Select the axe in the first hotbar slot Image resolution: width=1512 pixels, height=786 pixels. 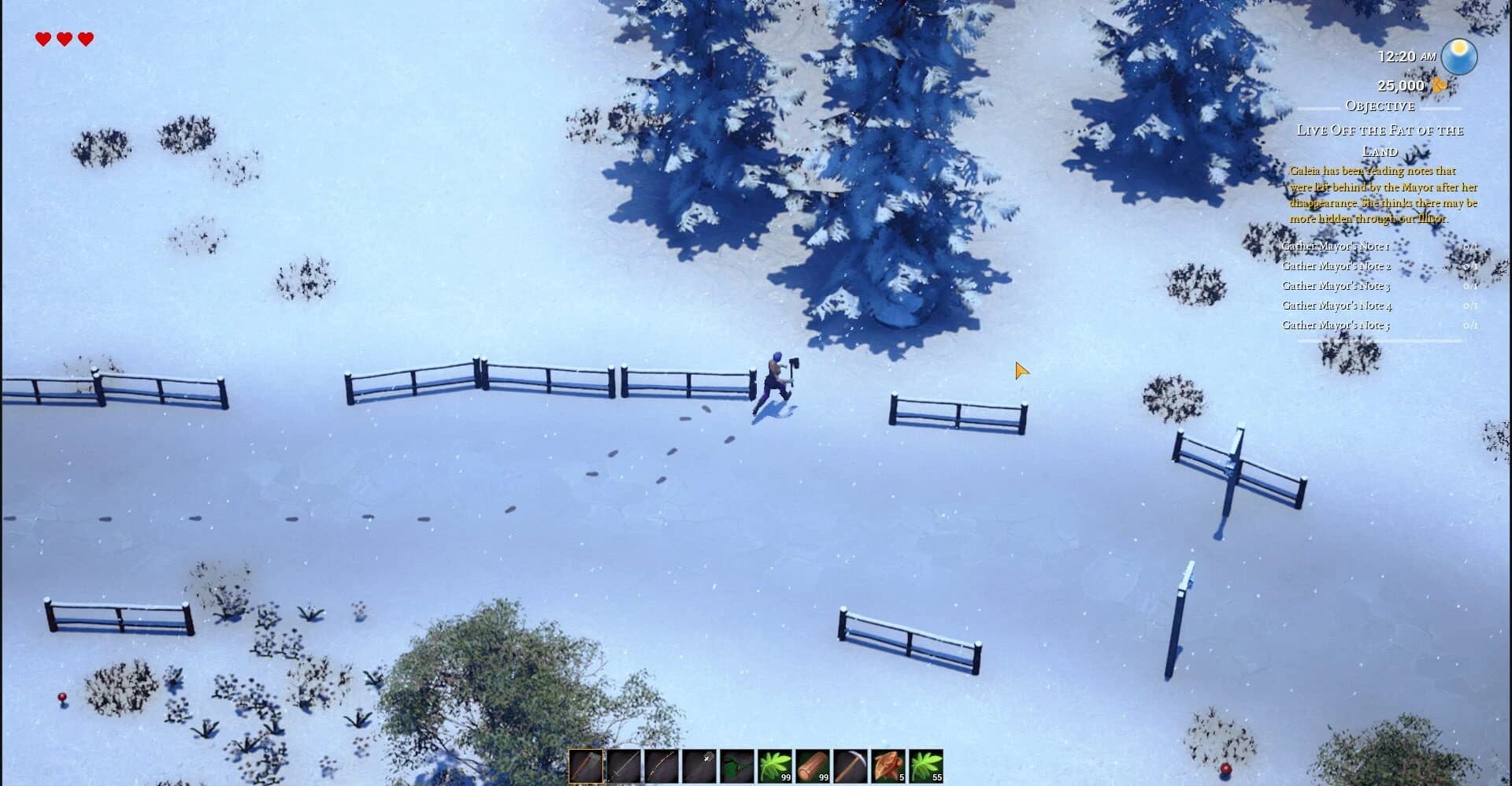click(587, 766)
